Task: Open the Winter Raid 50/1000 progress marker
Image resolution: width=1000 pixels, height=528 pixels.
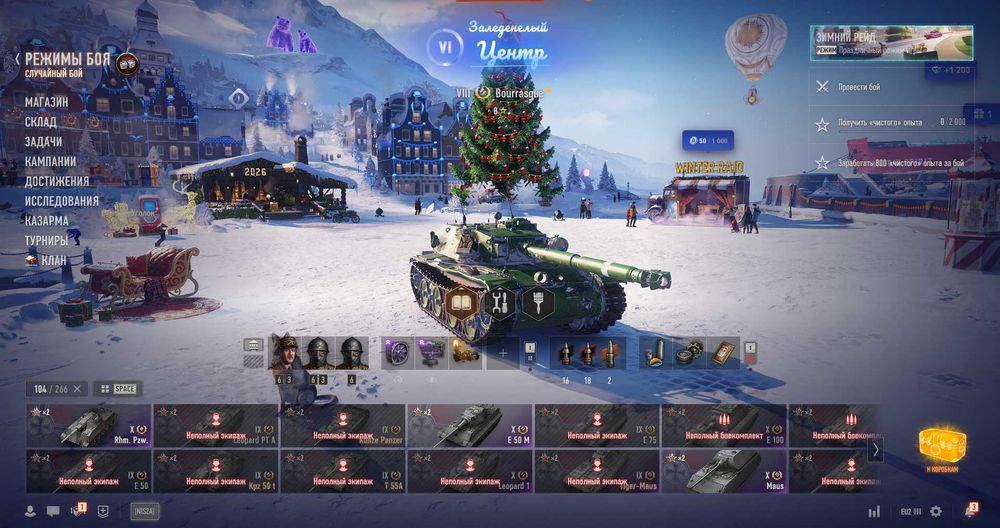Action: (706, 141)
